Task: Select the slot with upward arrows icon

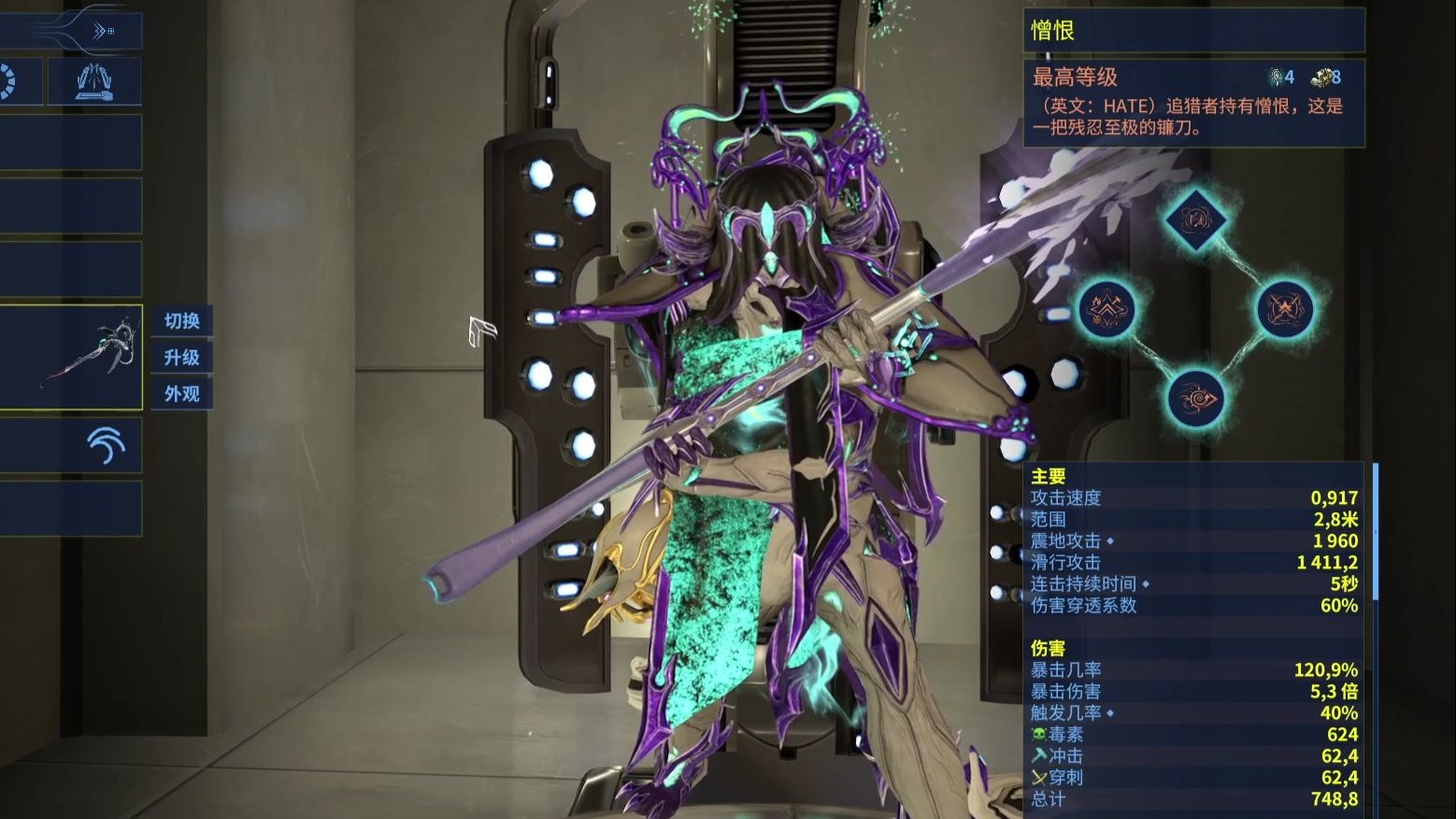Action: tap(94, 81)
